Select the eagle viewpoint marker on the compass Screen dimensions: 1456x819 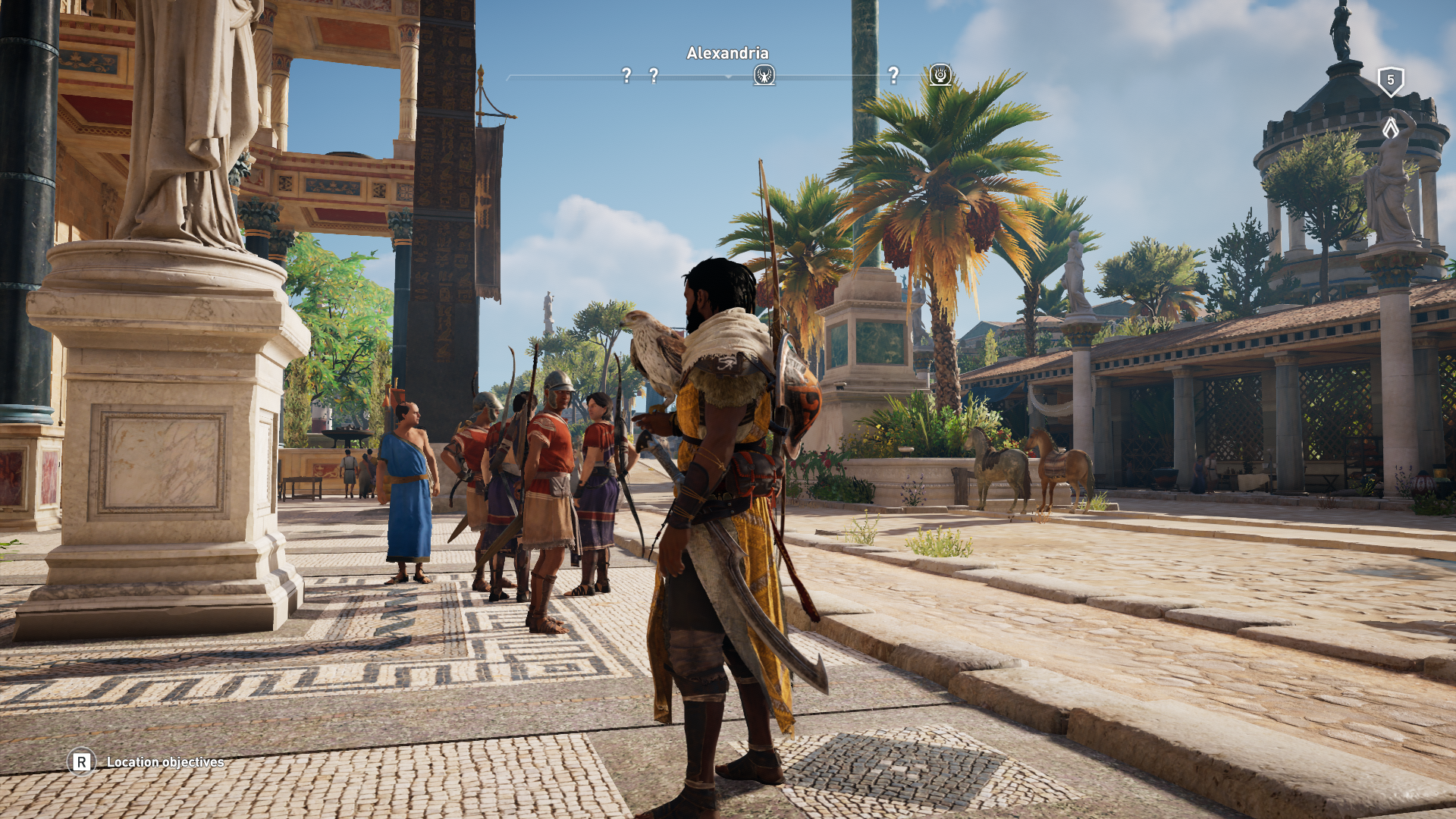click(764, 75)
